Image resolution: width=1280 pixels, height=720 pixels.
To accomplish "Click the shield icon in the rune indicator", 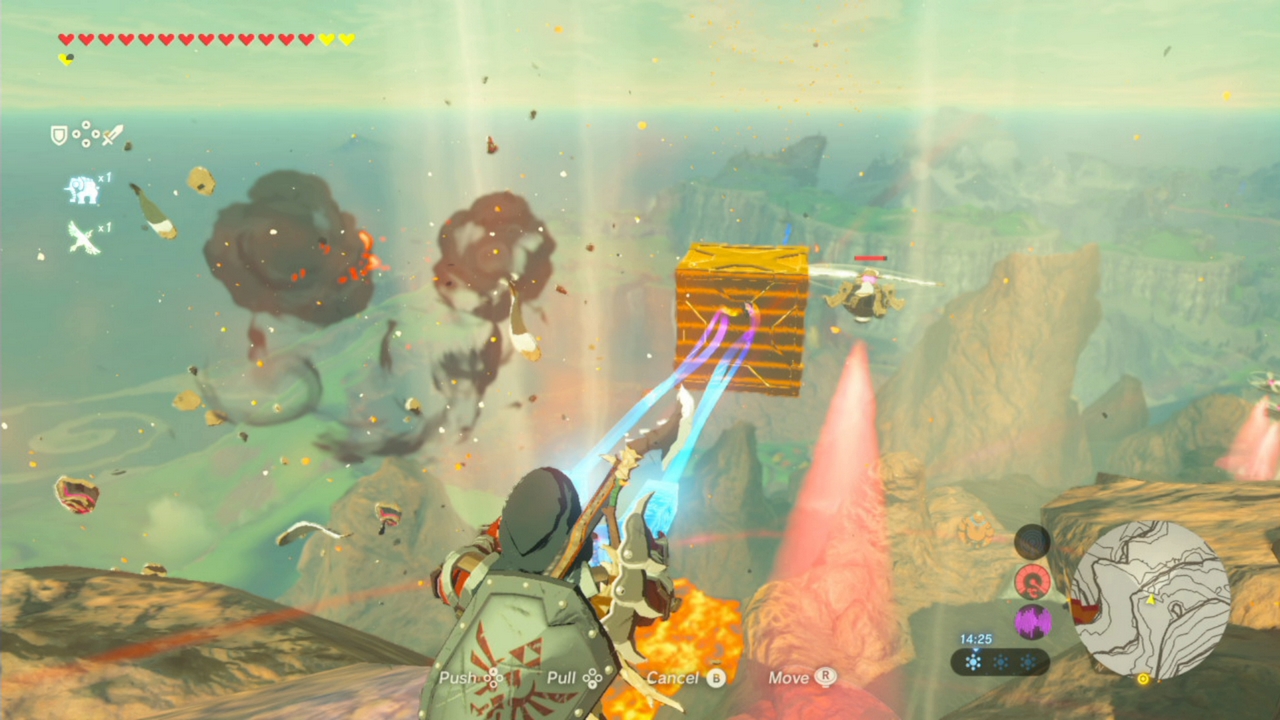I will pos(59,135).
